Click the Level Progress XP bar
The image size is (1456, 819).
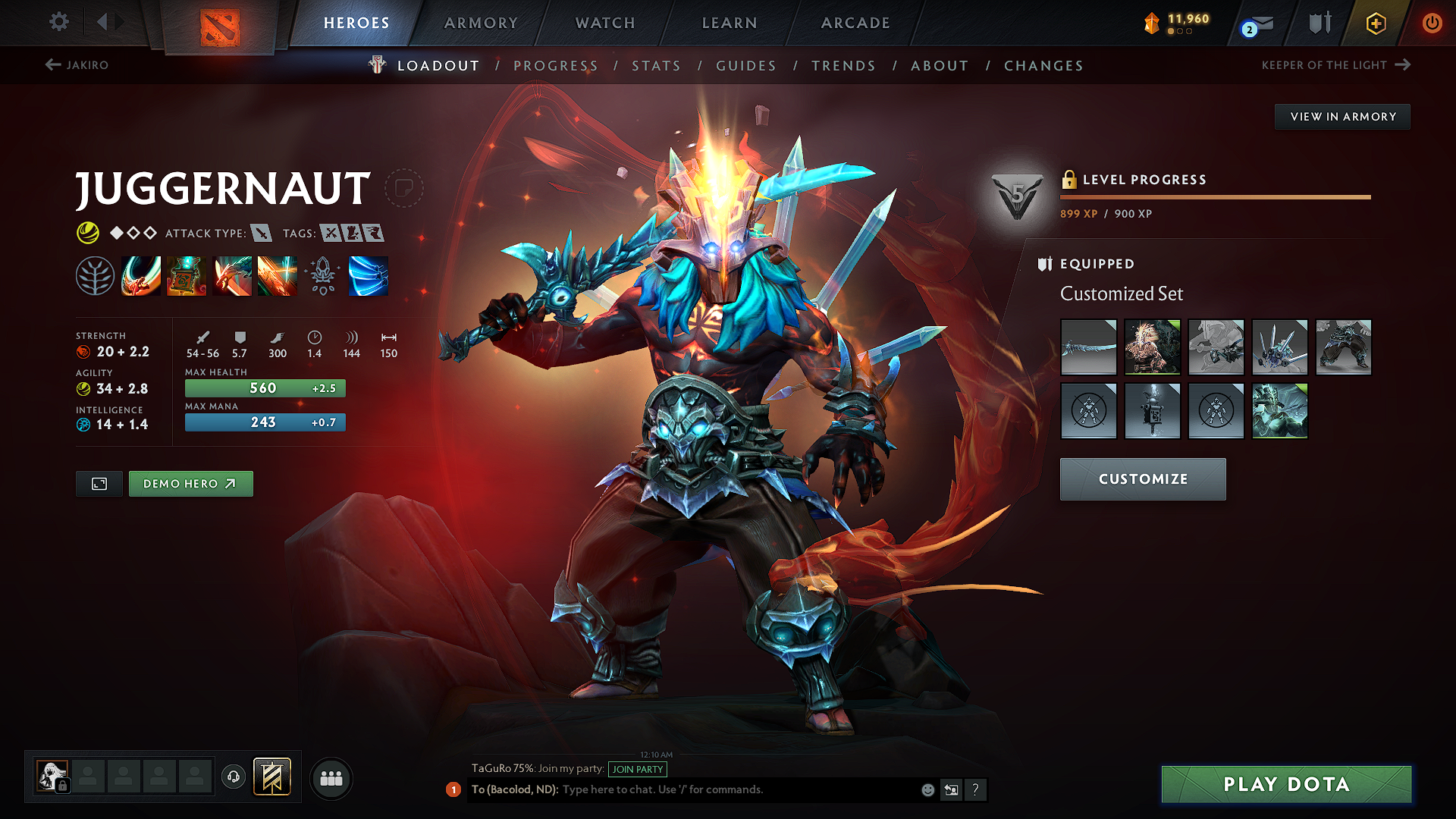coord(1215,196)
